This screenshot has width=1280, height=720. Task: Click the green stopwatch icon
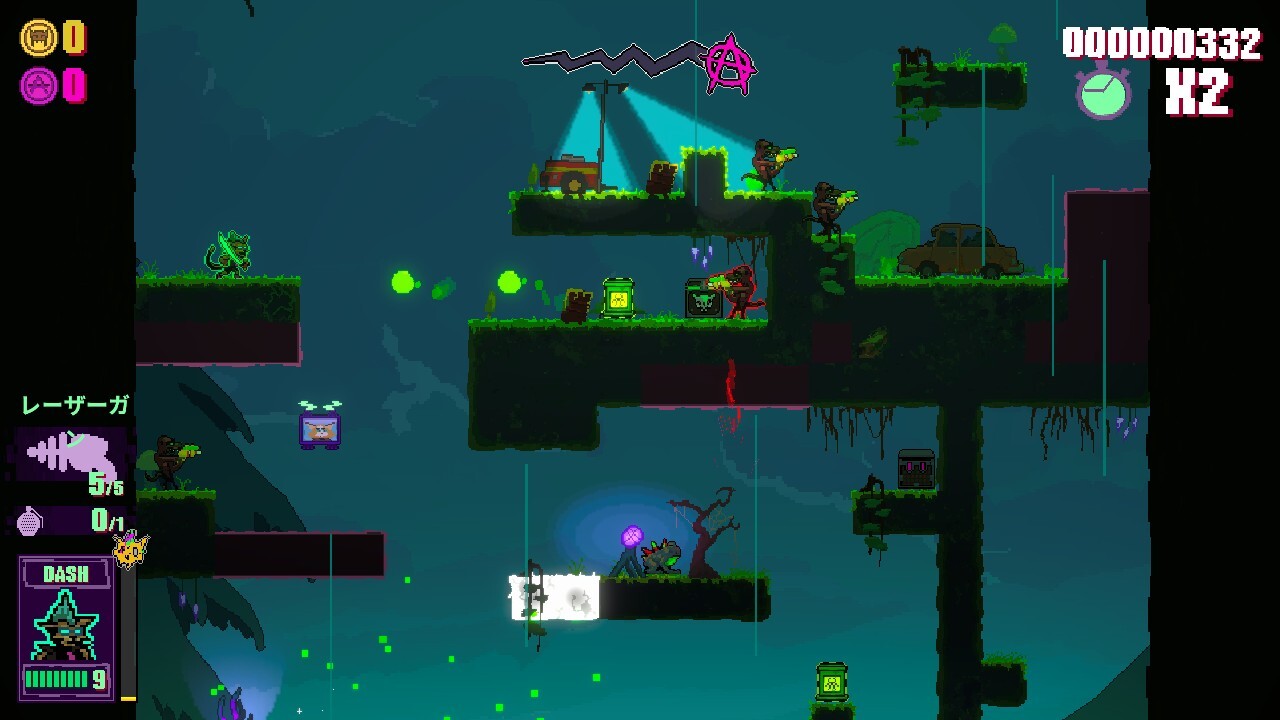click(x=1103, y=92)
